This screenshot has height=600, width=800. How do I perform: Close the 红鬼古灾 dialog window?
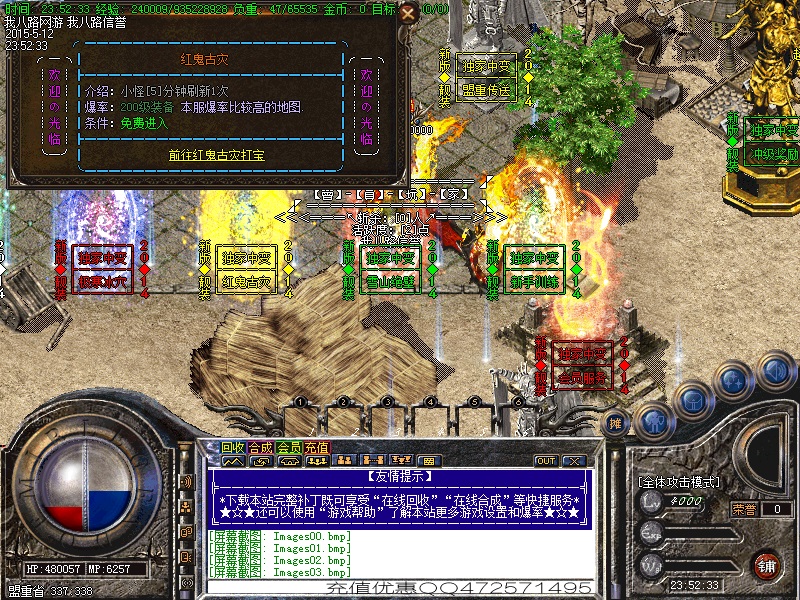coord(407,15)
